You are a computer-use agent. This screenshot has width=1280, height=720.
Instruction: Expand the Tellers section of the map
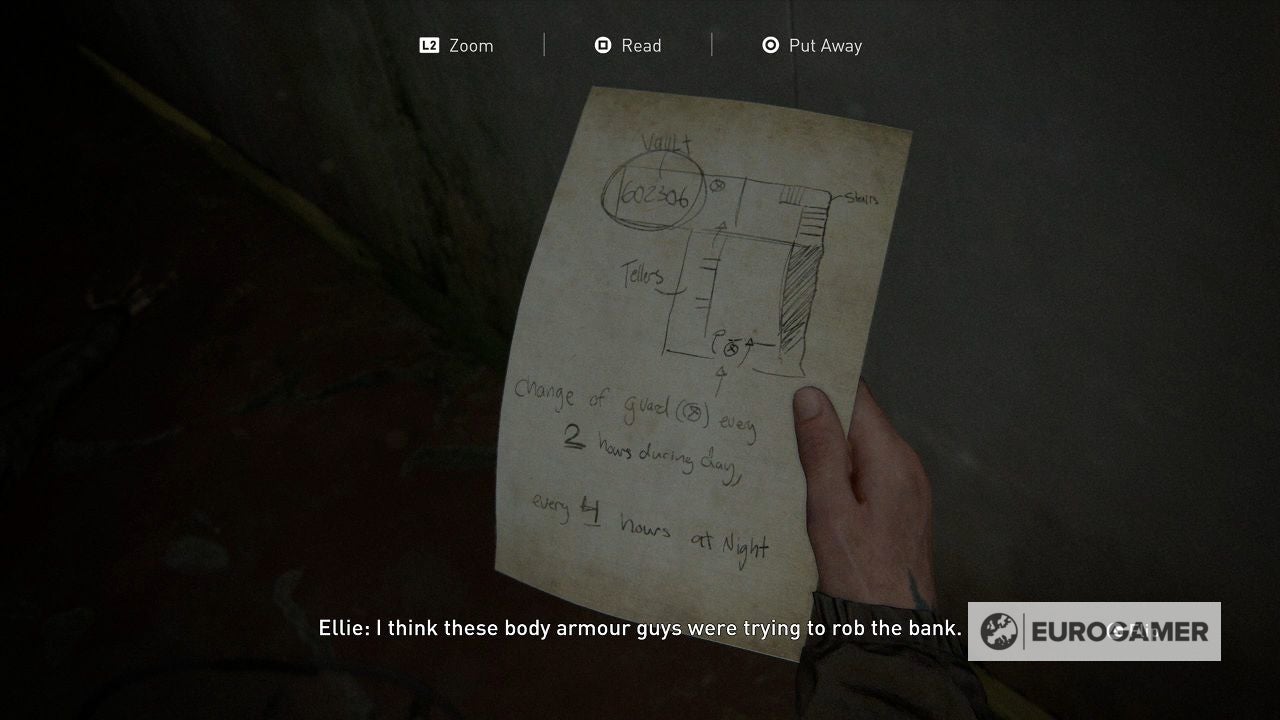[x=642, y=276]
